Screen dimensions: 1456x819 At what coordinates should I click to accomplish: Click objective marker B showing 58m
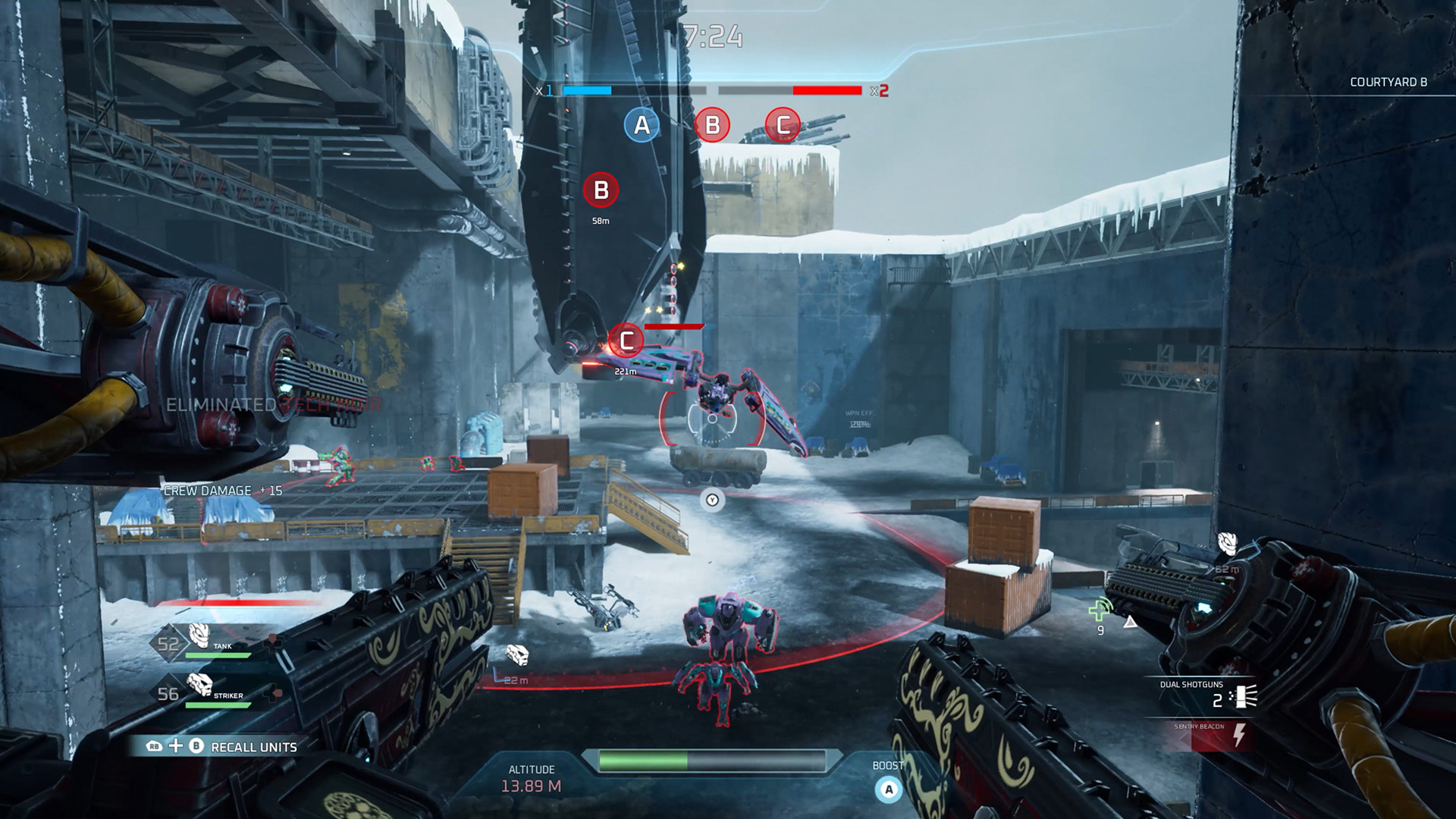[x=601, y=191]
